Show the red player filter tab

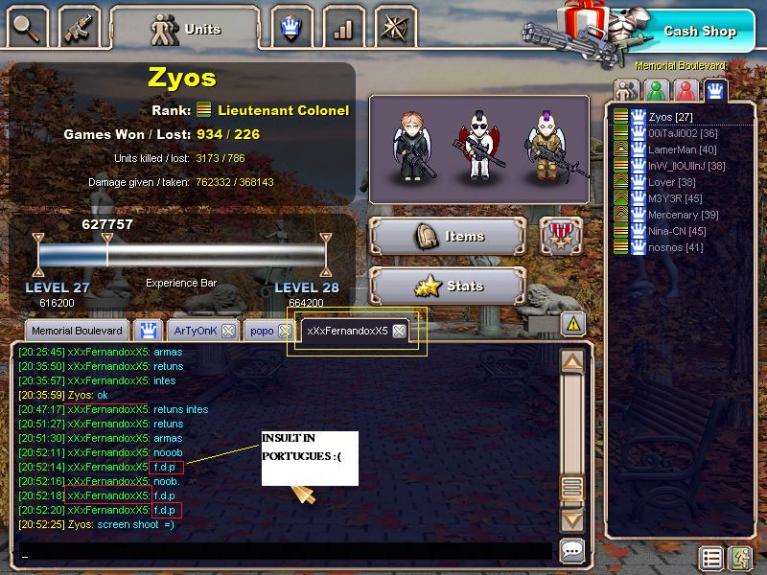point(686,91)
